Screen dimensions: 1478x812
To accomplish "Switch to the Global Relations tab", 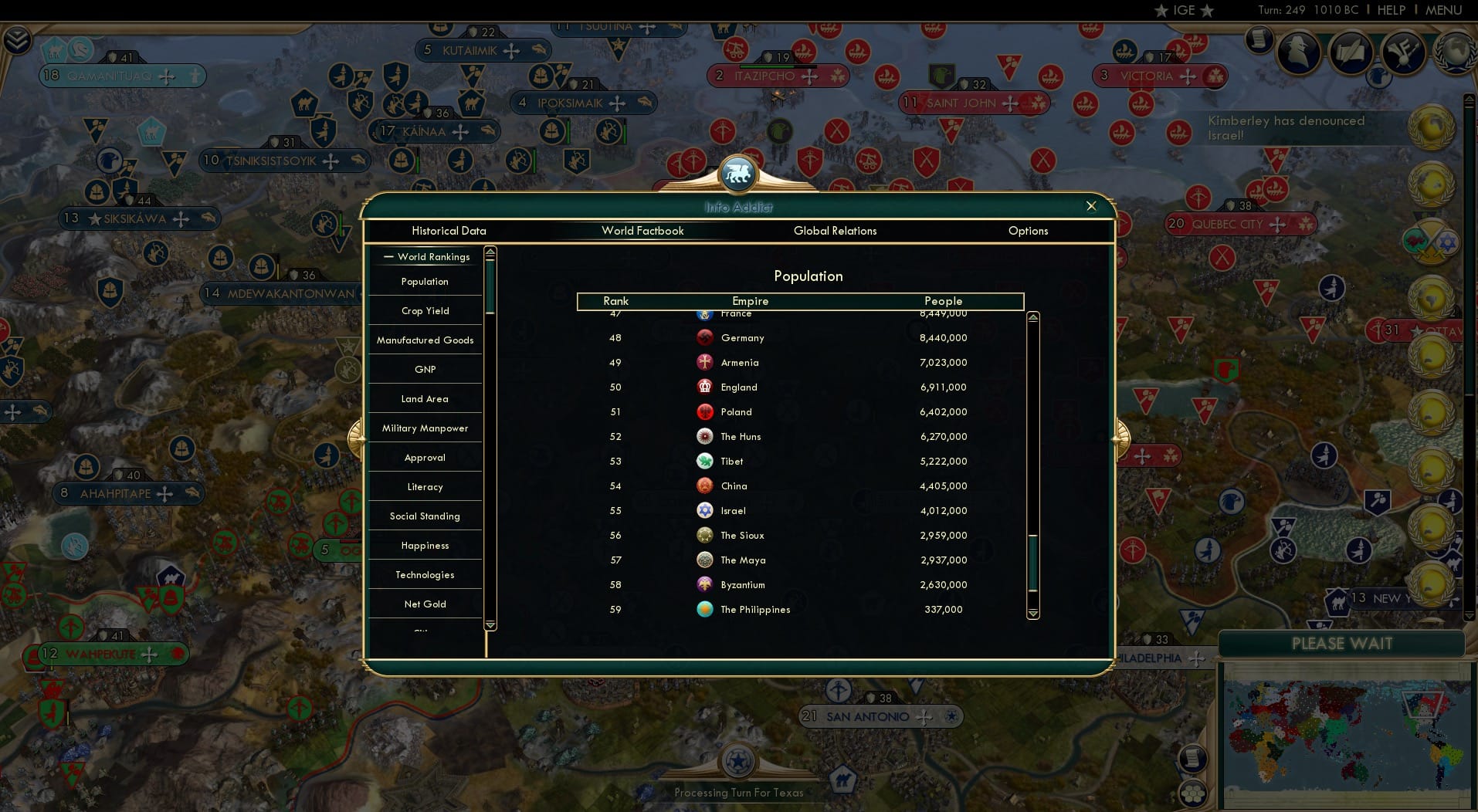I will click(x=835, y=231).
